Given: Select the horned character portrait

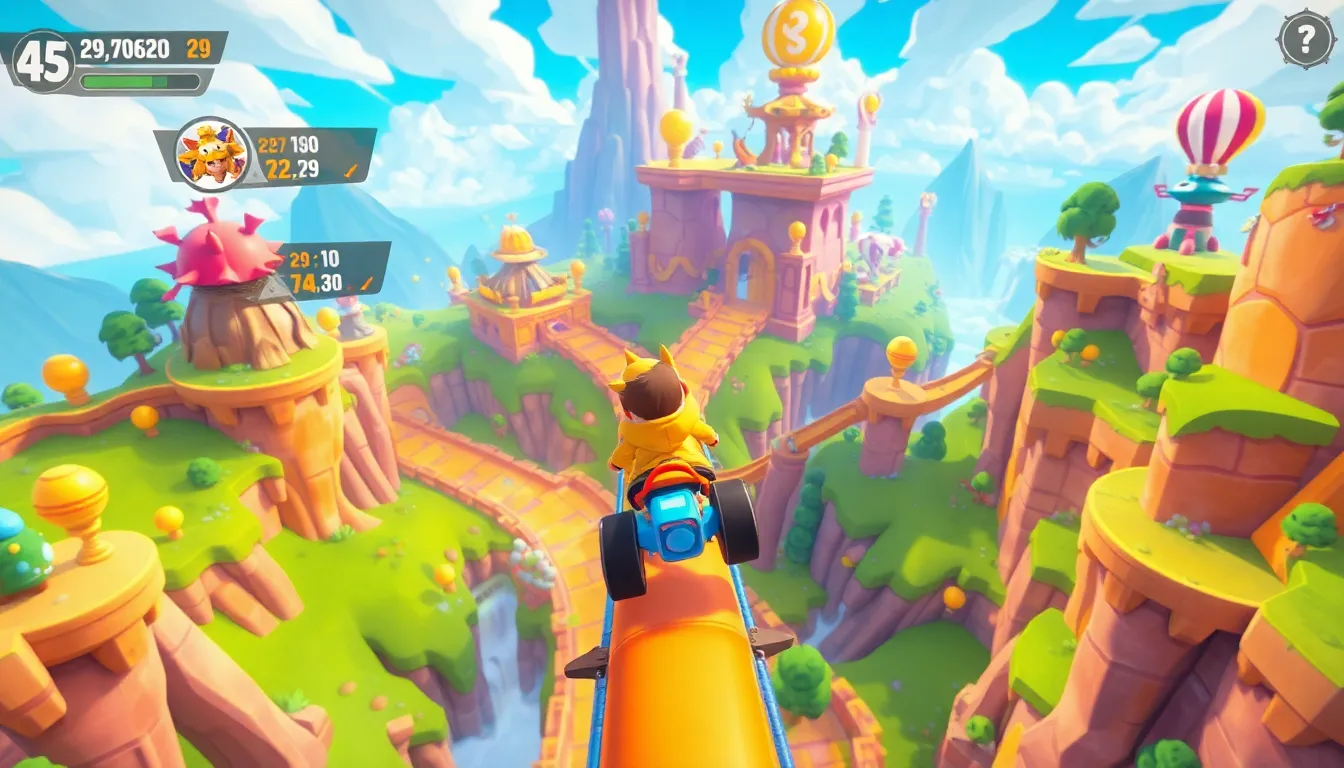Looking at the screenshot, I should coord(212,155).
